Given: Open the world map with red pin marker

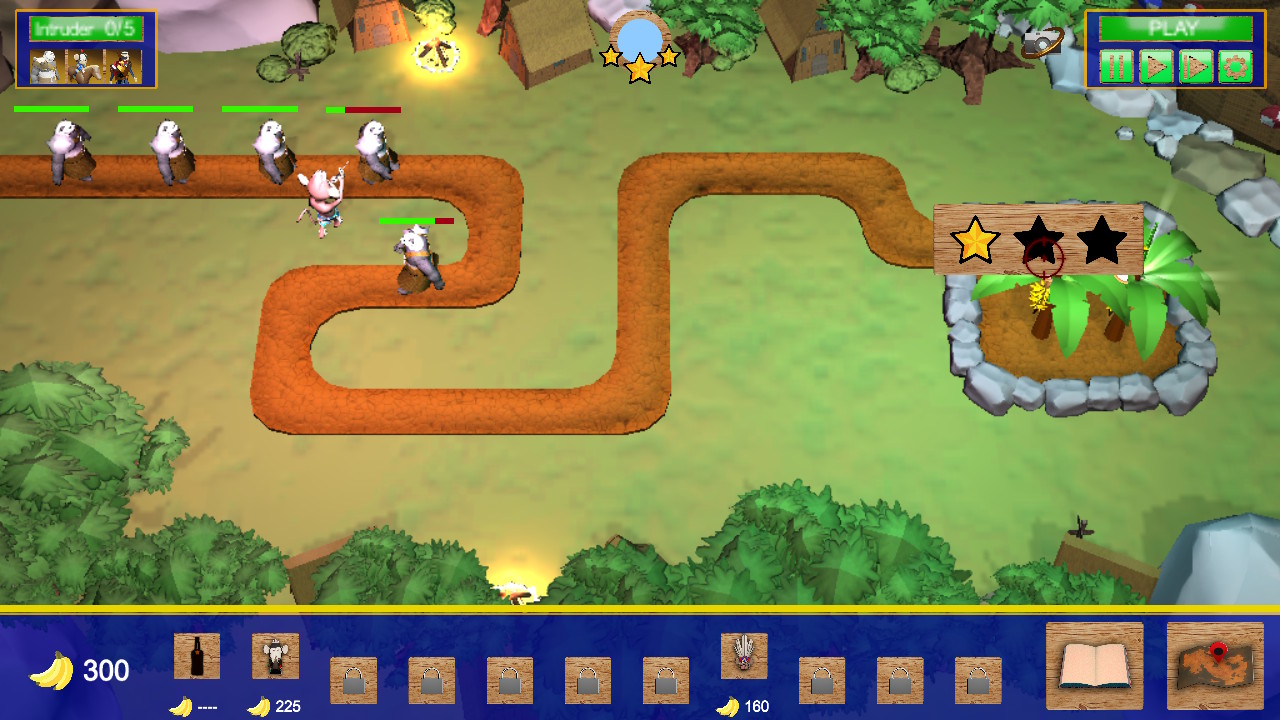Looking at the screenshot, I should (x=1216, y=664).
